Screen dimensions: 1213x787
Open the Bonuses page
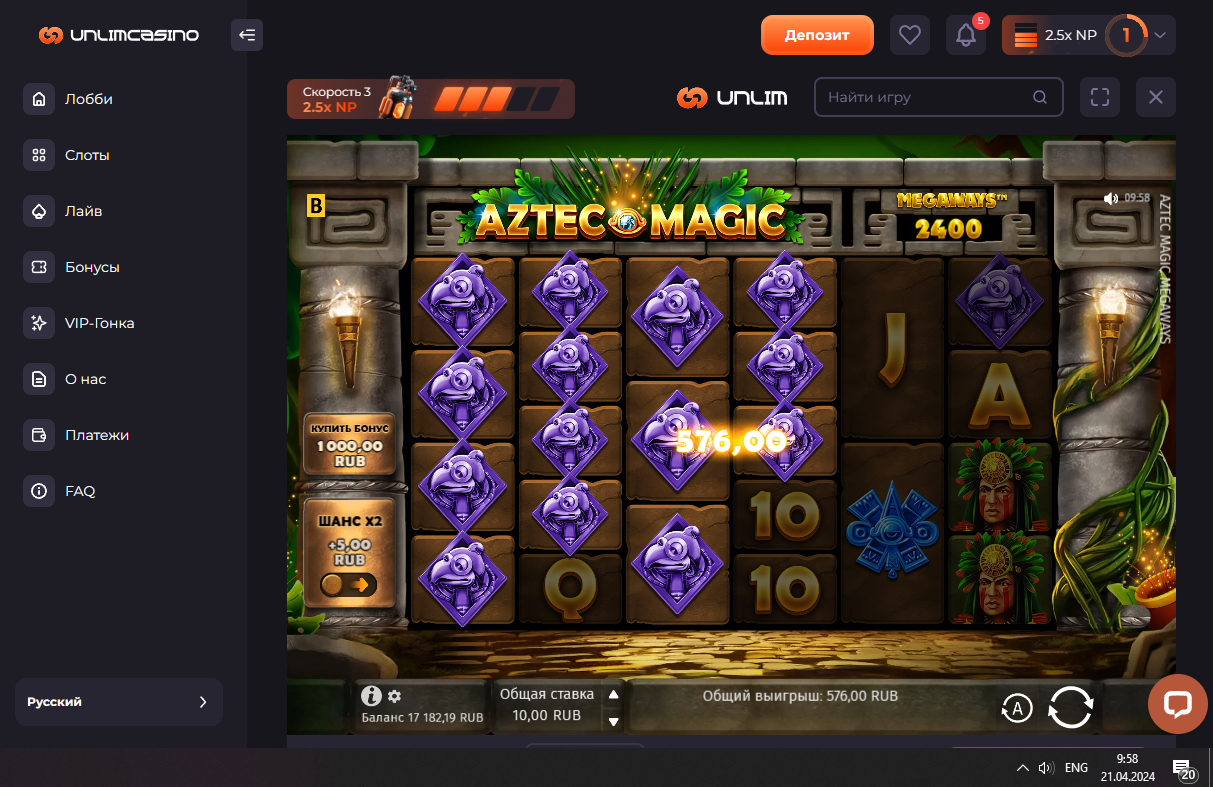point(92,267)
